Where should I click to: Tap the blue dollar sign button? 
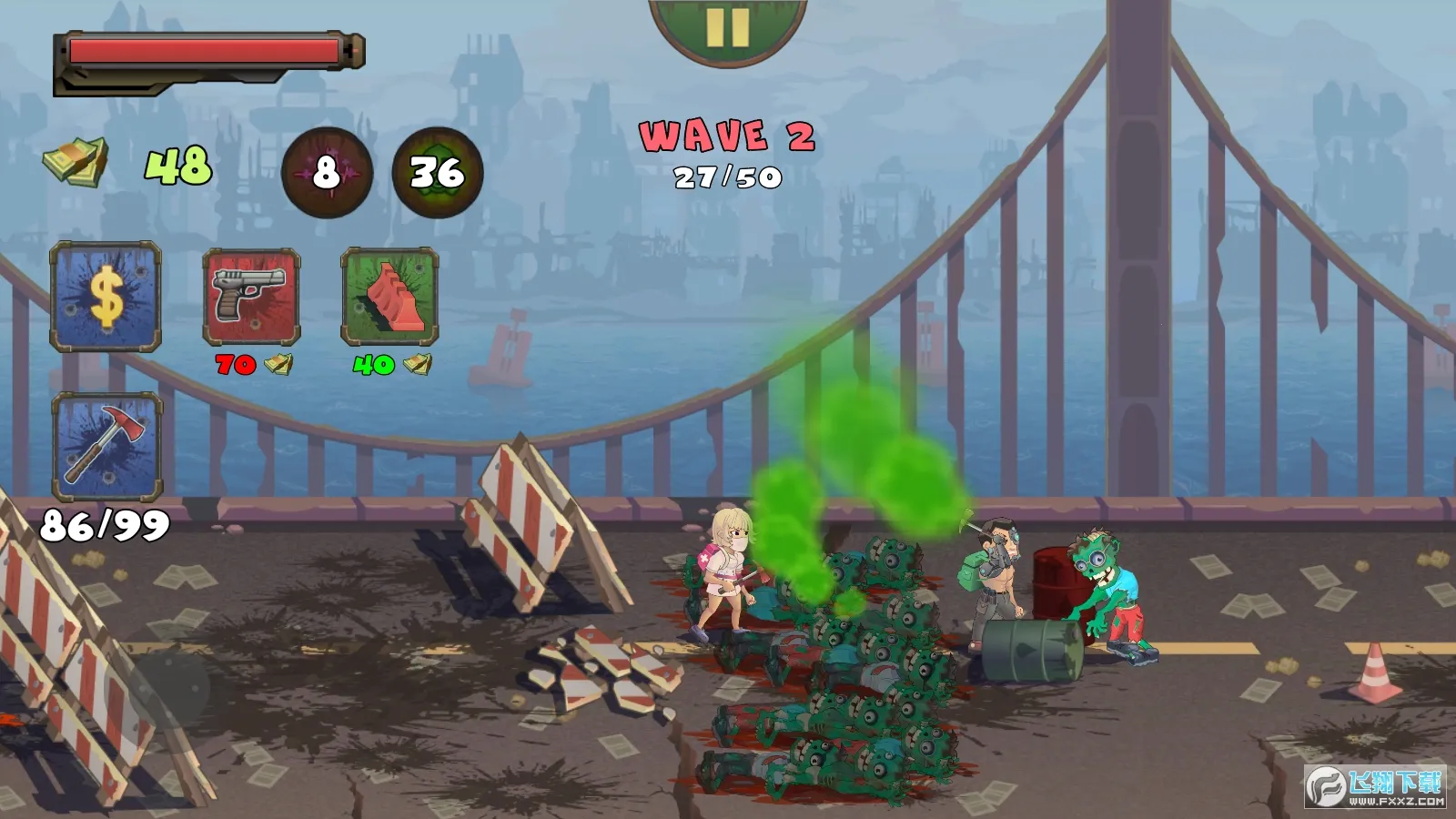pyautogui.click(x=106, y=297)
